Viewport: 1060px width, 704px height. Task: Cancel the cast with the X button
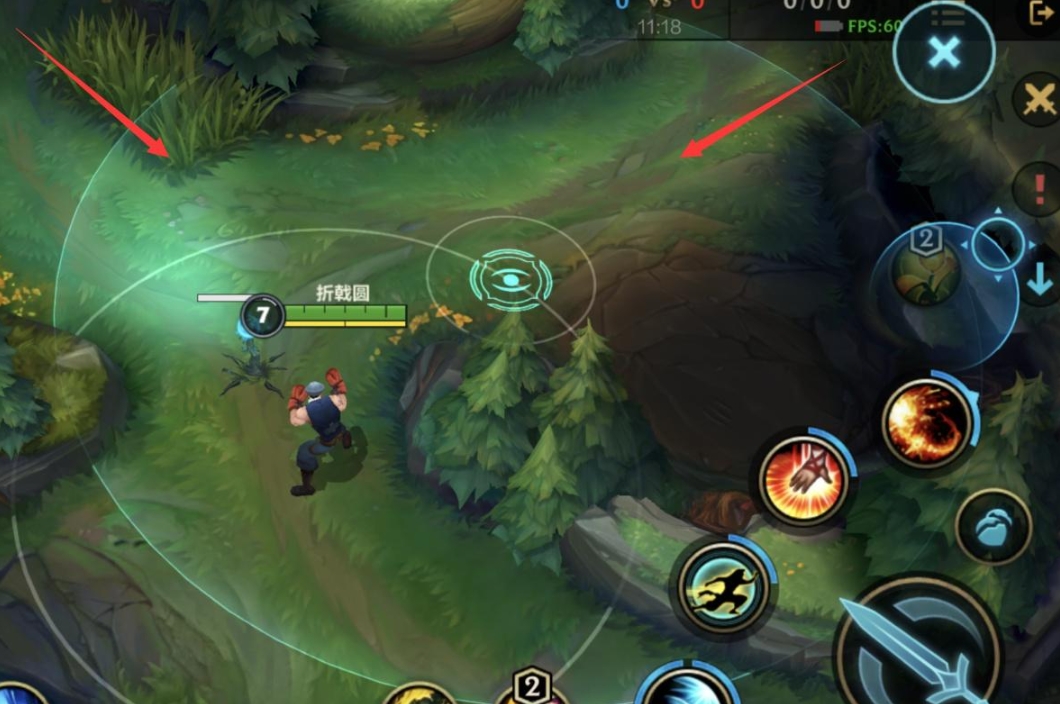(943, 52)
